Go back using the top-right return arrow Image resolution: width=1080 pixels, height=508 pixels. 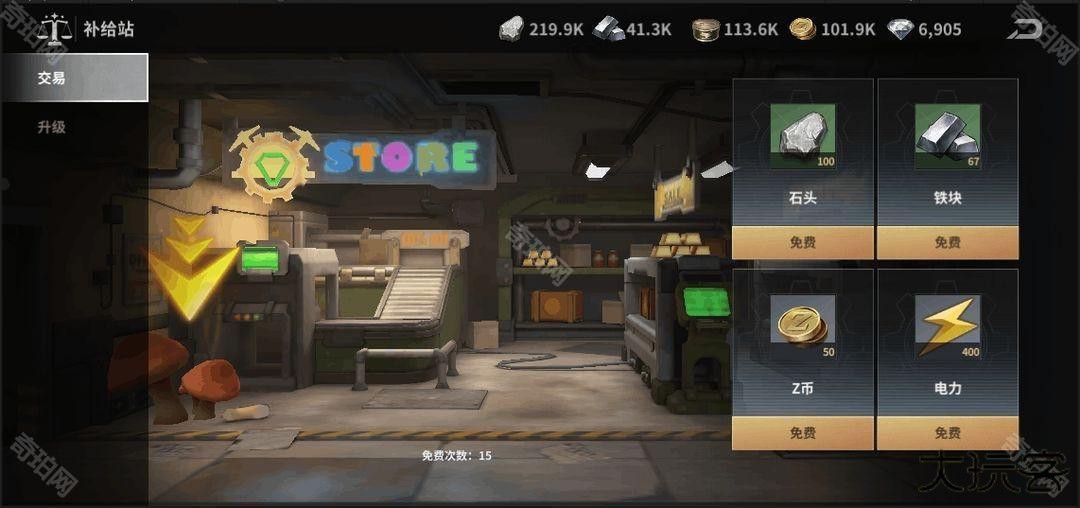click(1024, 29)
